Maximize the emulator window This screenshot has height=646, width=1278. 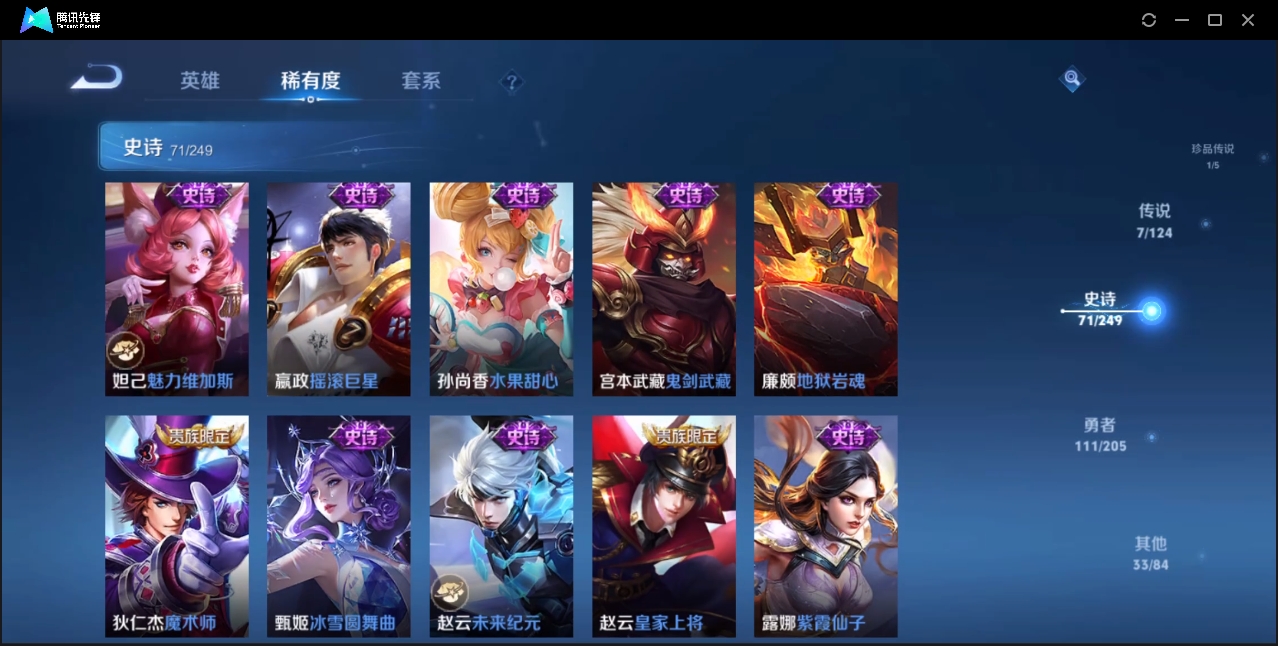coord(1215,20)
